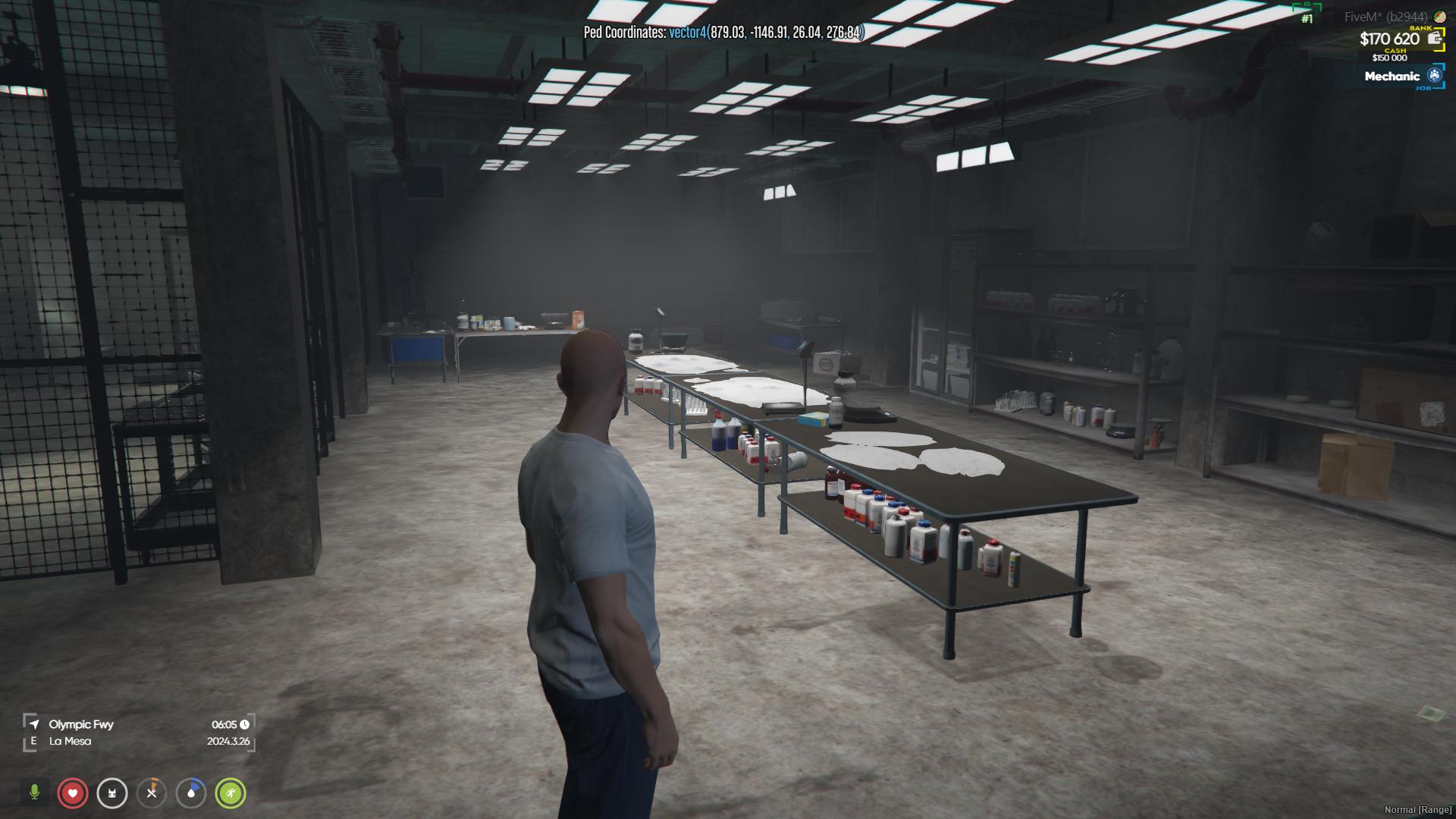This screenshot has width=1456, height=819.
Task: Open the blue Mechanic job badge icon
Action: (1433, 76)
